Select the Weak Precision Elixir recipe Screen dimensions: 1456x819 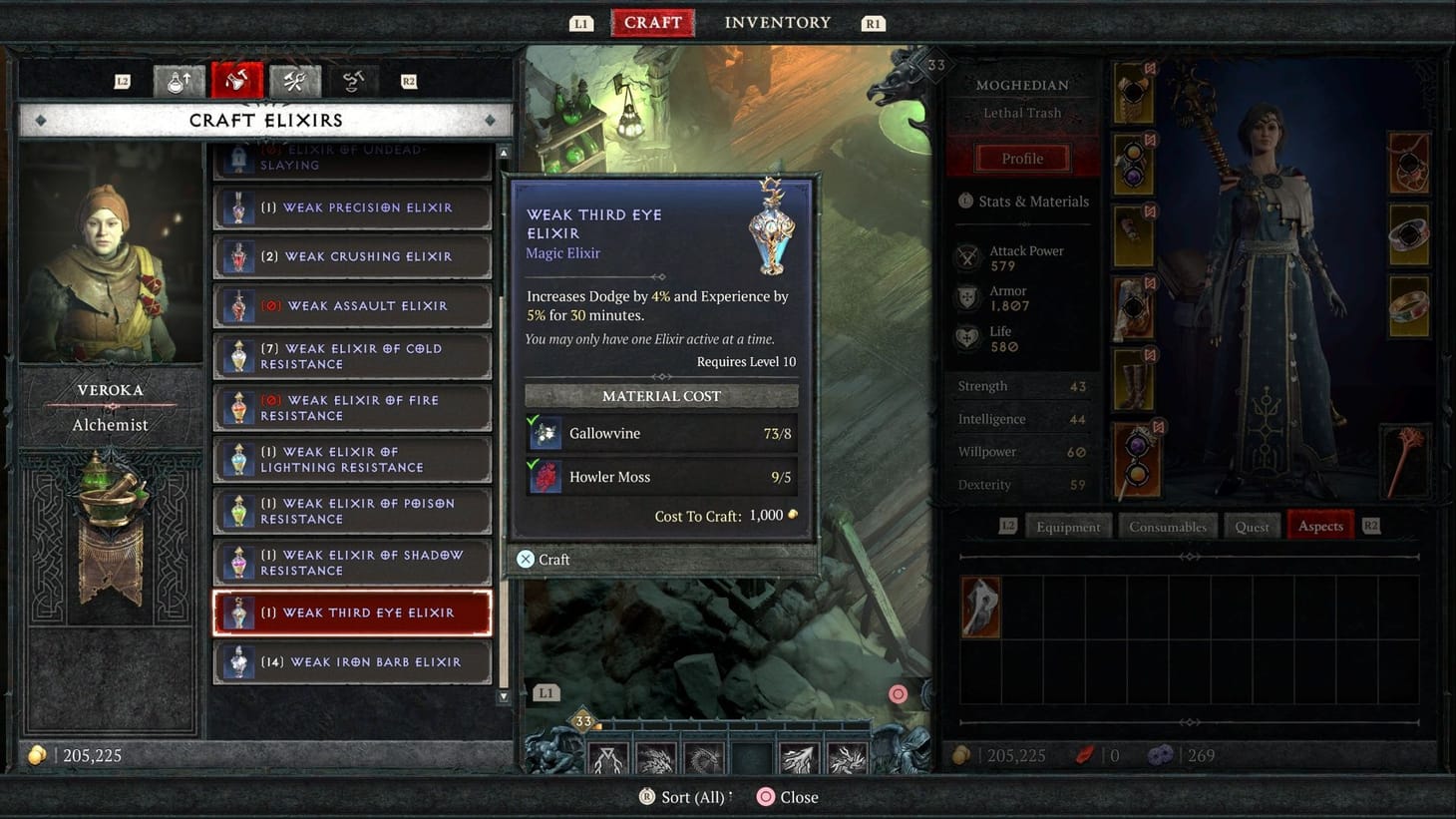click(x=351, y=206)
